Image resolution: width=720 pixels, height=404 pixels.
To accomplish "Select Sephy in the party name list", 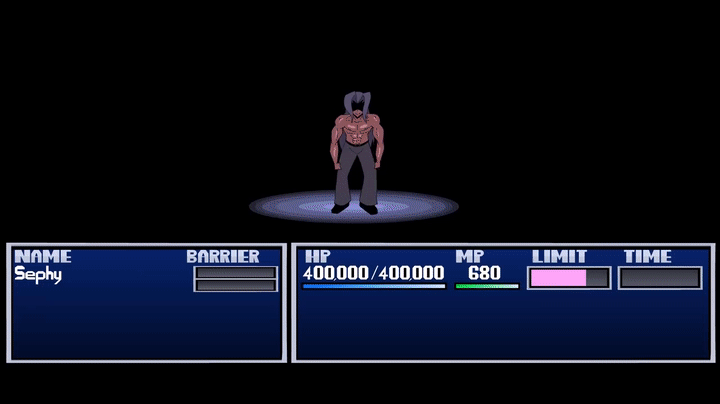I will 38,274.
